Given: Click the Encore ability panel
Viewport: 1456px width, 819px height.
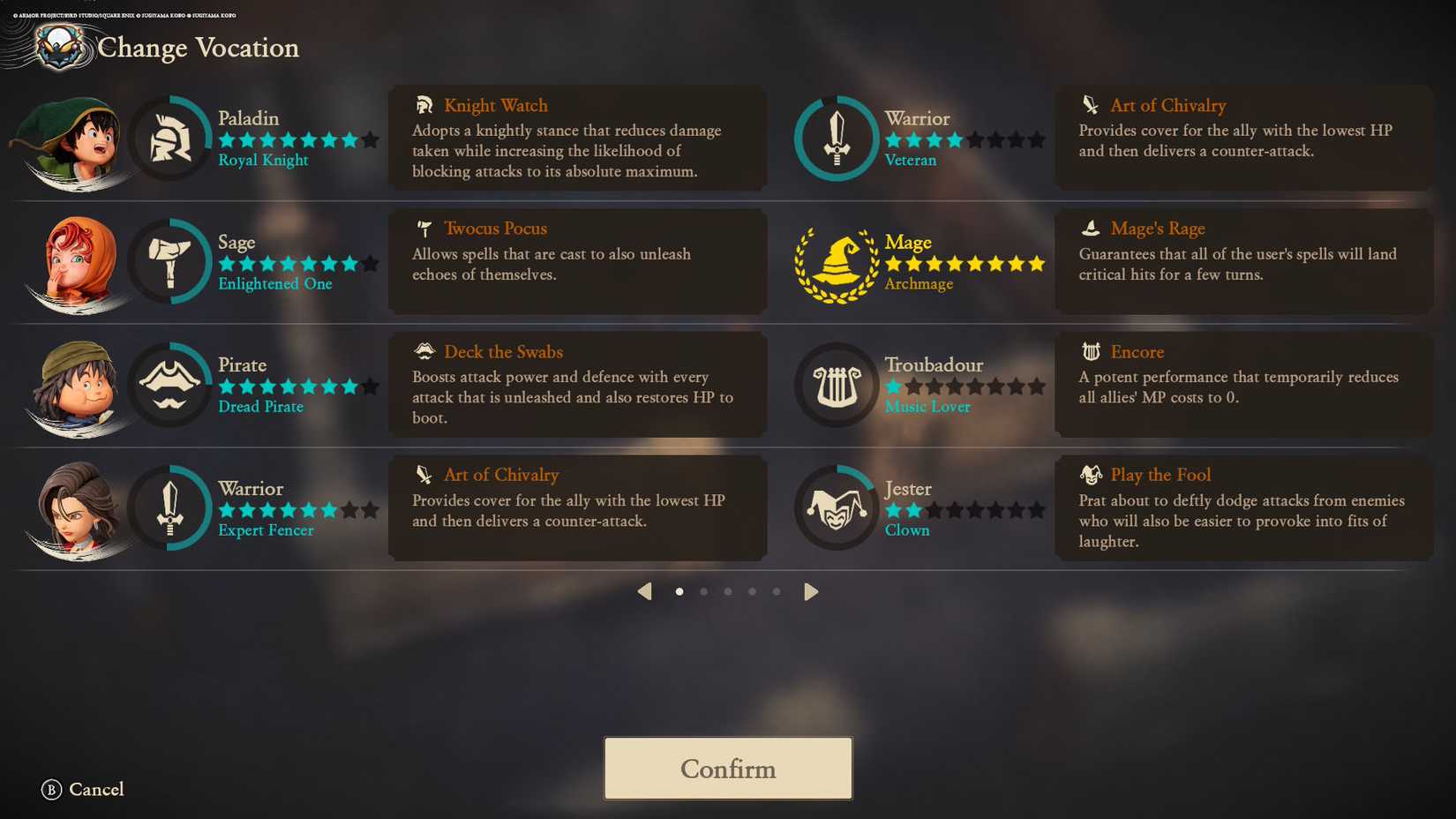Looking at the screenshot, I should pyautogui.click(x=1243, y=385).
